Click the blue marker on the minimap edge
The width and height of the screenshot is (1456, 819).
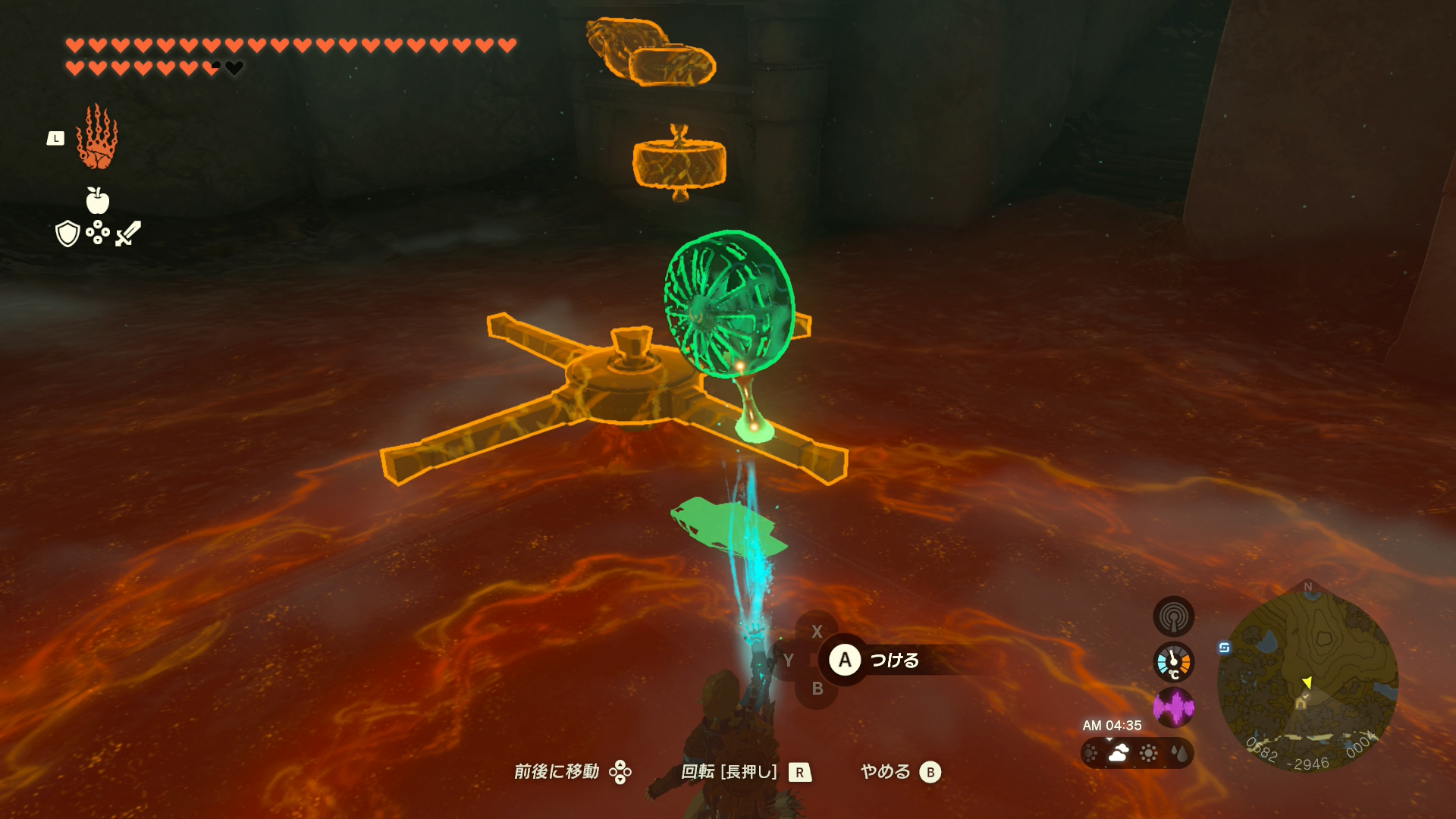click(x=1224, y=648)
